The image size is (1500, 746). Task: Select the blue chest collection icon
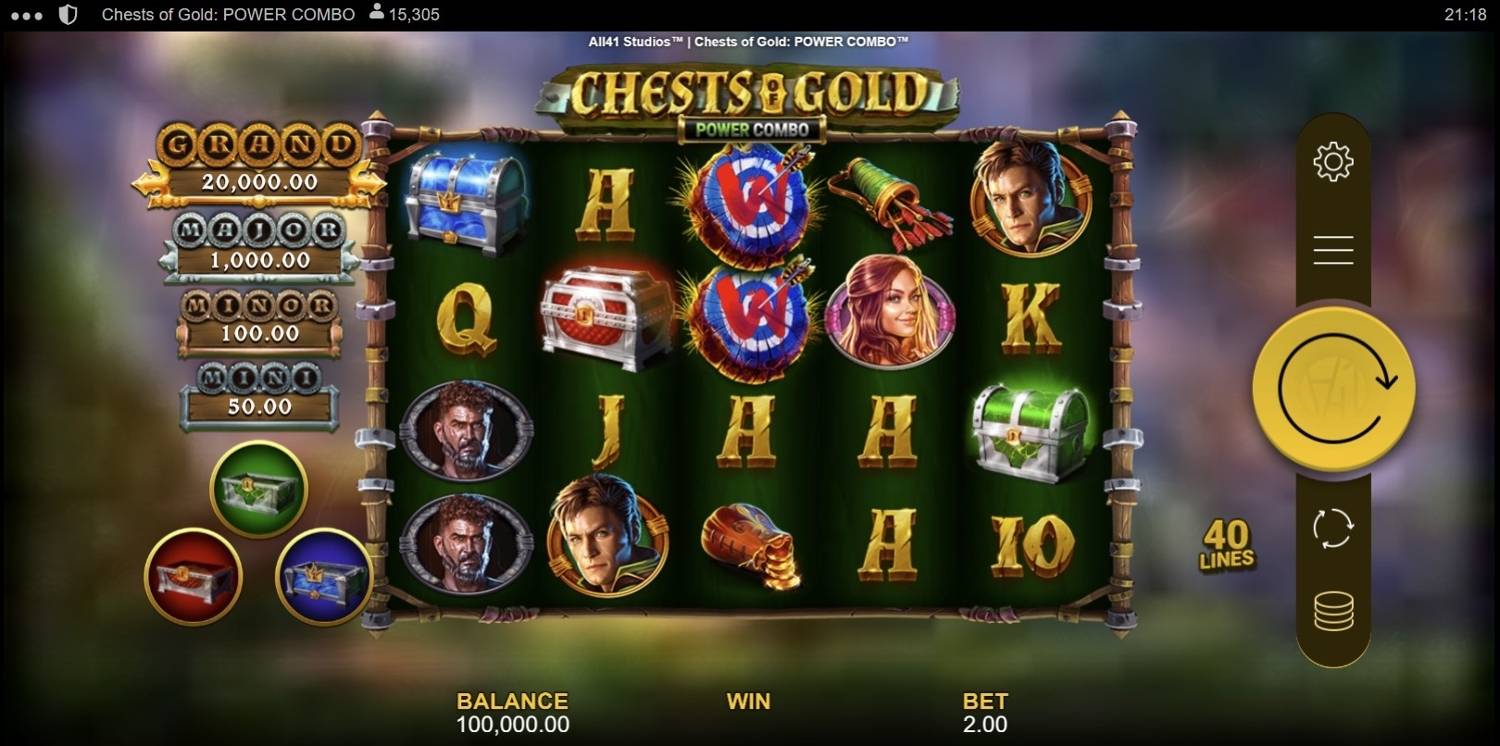point(323,575)
